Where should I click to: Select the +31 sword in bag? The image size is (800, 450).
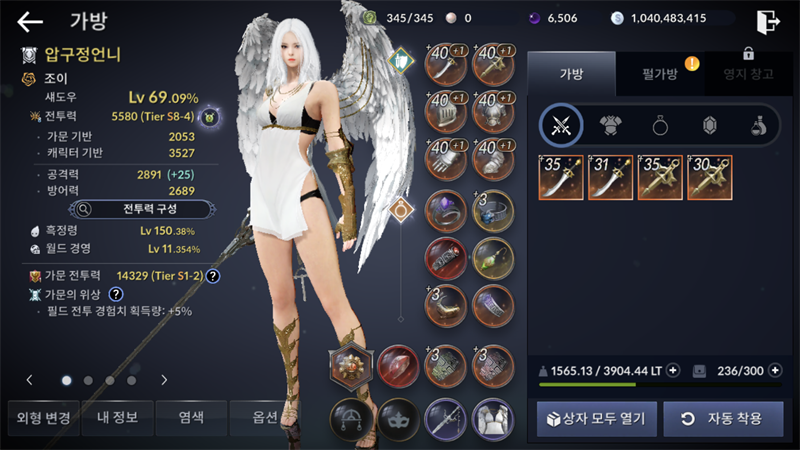pos(610,177)
